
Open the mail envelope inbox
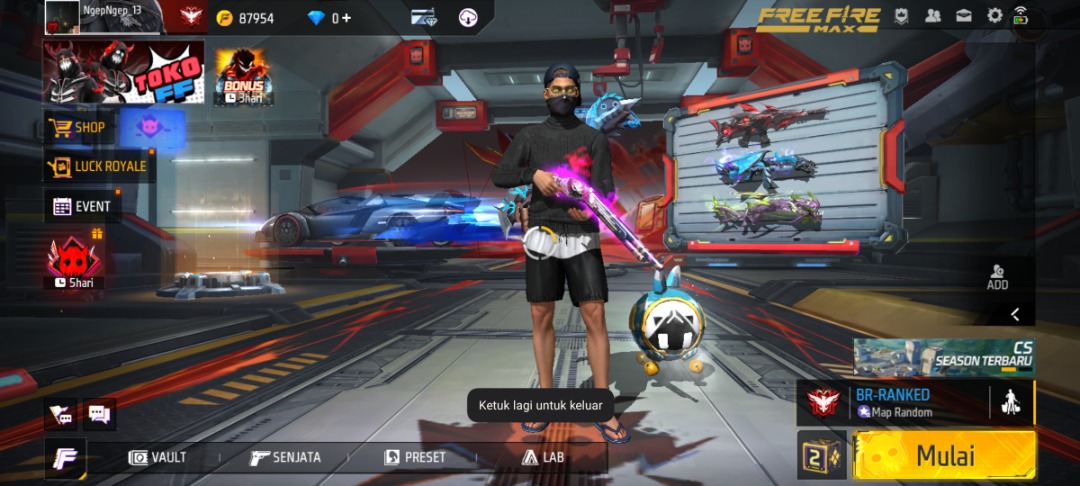pyautogui.click(x=964, y=16)
